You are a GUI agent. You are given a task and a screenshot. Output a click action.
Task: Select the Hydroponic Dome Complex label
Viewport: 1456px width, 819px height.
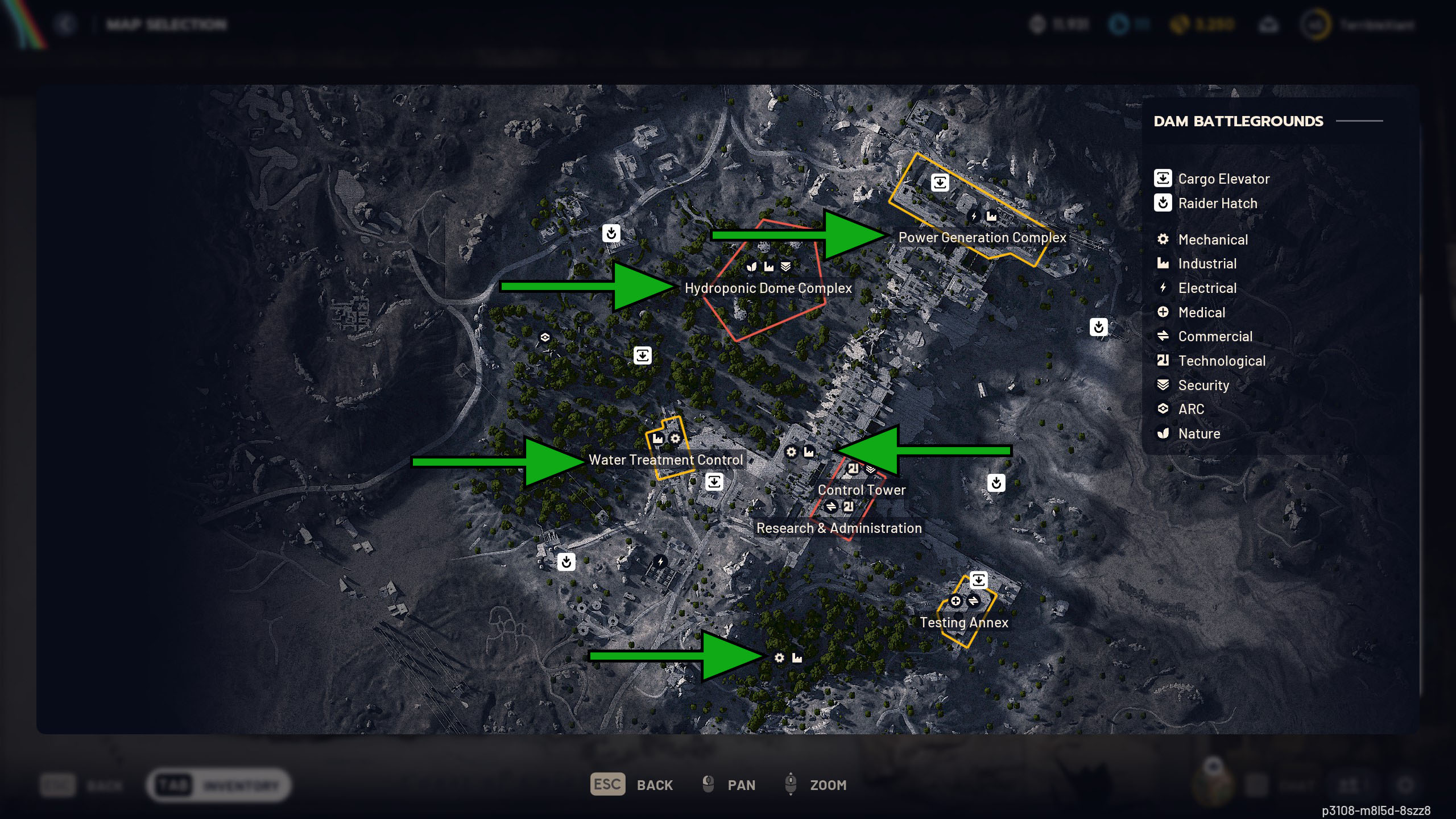click(768, 288)
